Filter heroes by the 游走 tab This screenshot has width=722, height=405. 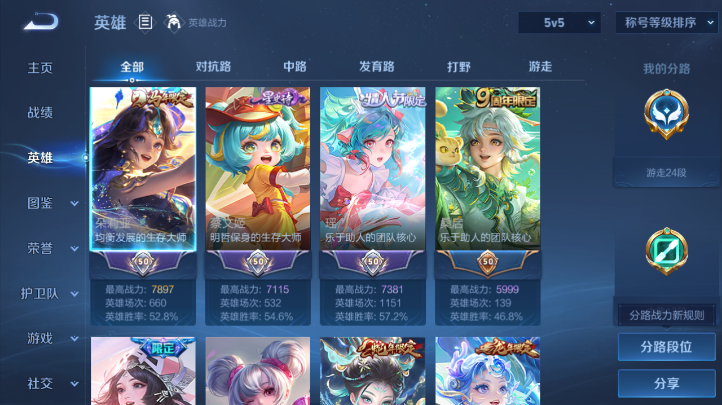point(540,67)
